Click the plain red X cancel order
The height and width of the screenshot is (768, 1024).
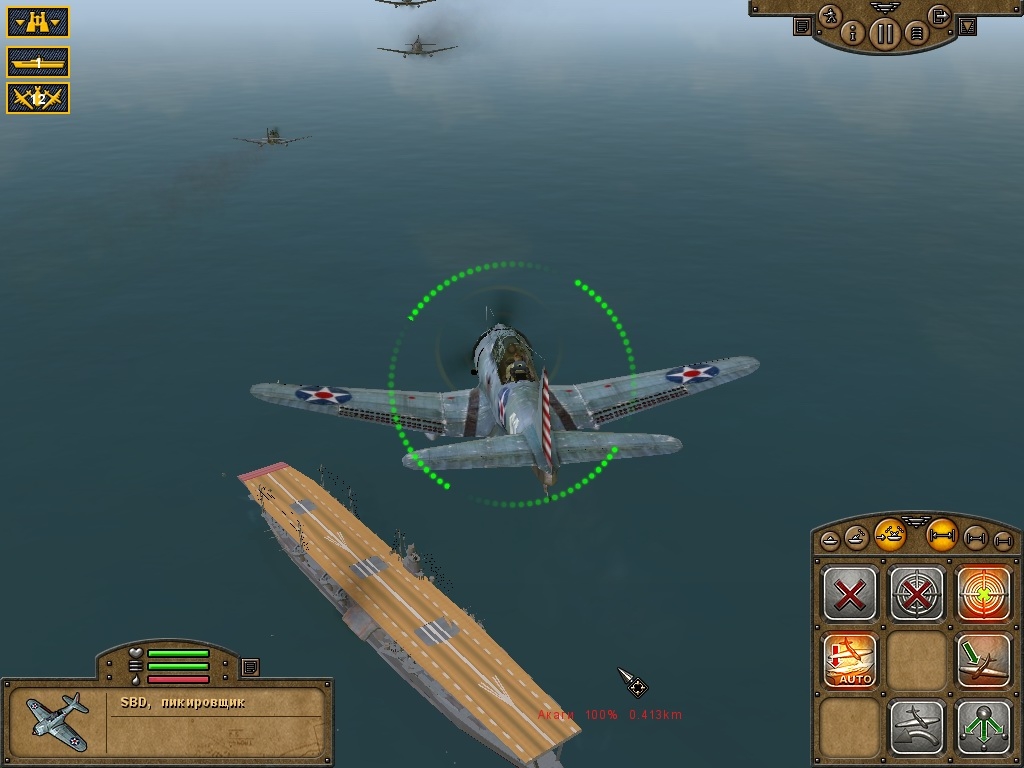pos(850,594)
